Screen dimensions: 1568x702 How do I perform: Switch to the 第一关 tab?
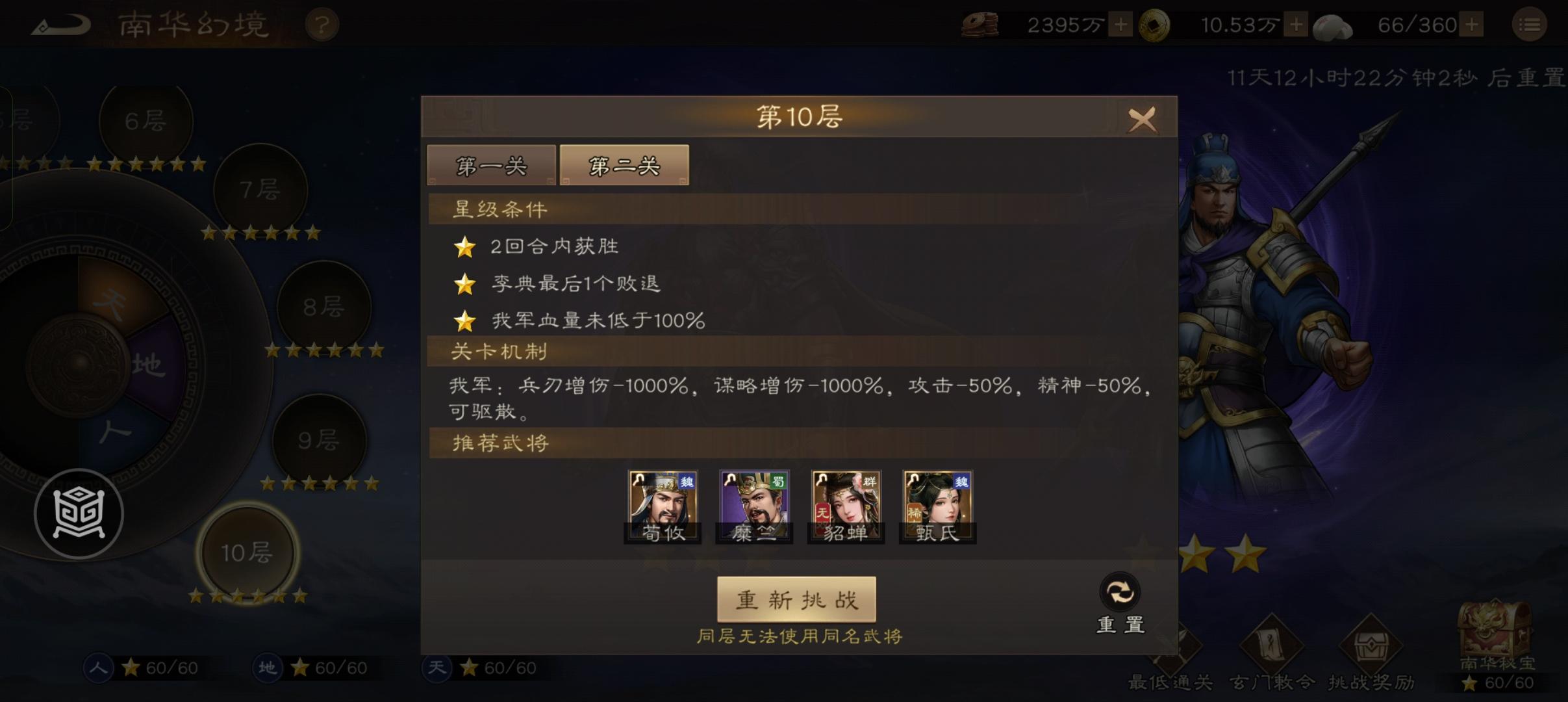point(492,165)
